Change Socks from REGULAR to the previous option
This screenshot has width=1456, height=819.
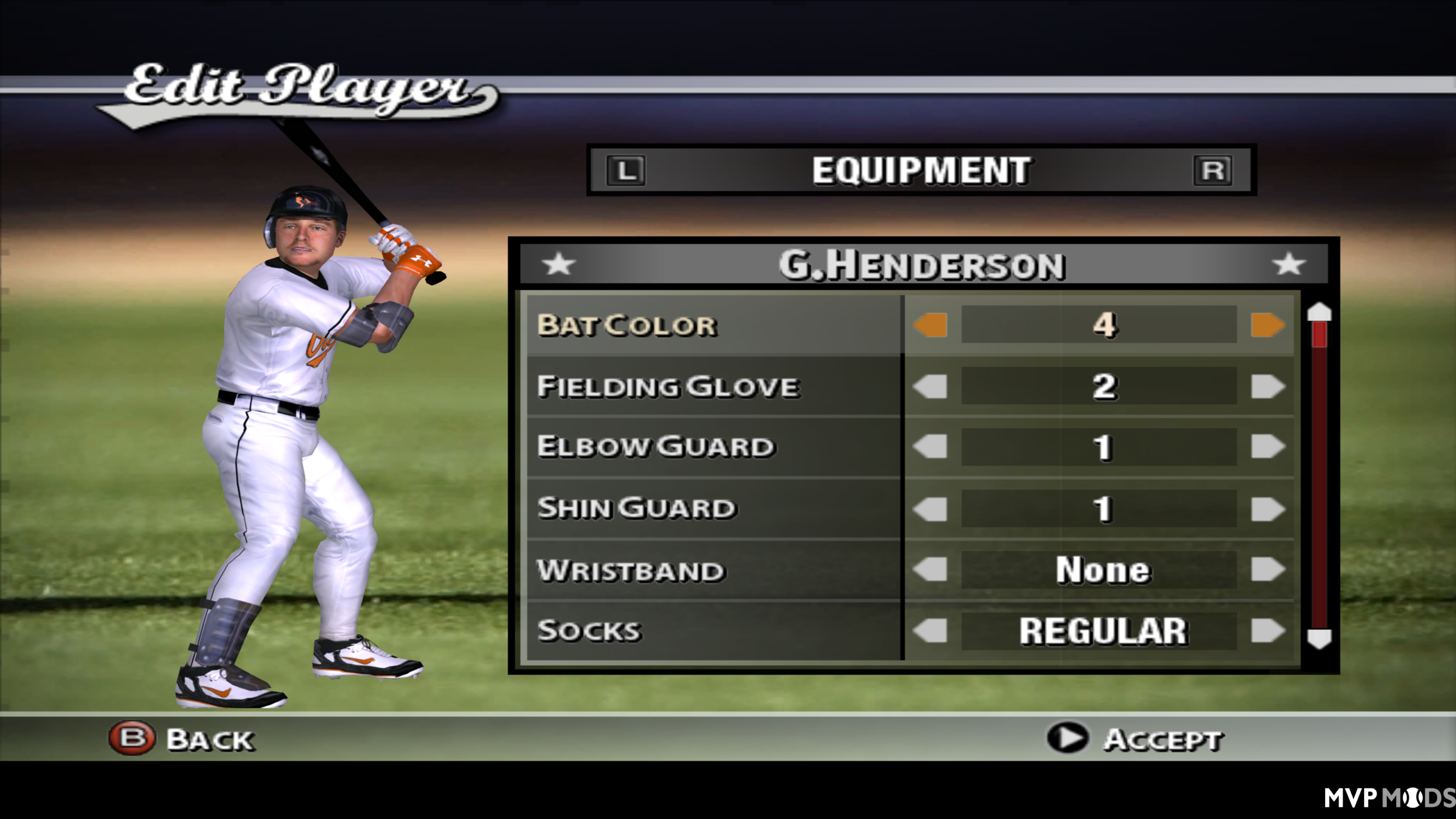(x=931, y=630)
